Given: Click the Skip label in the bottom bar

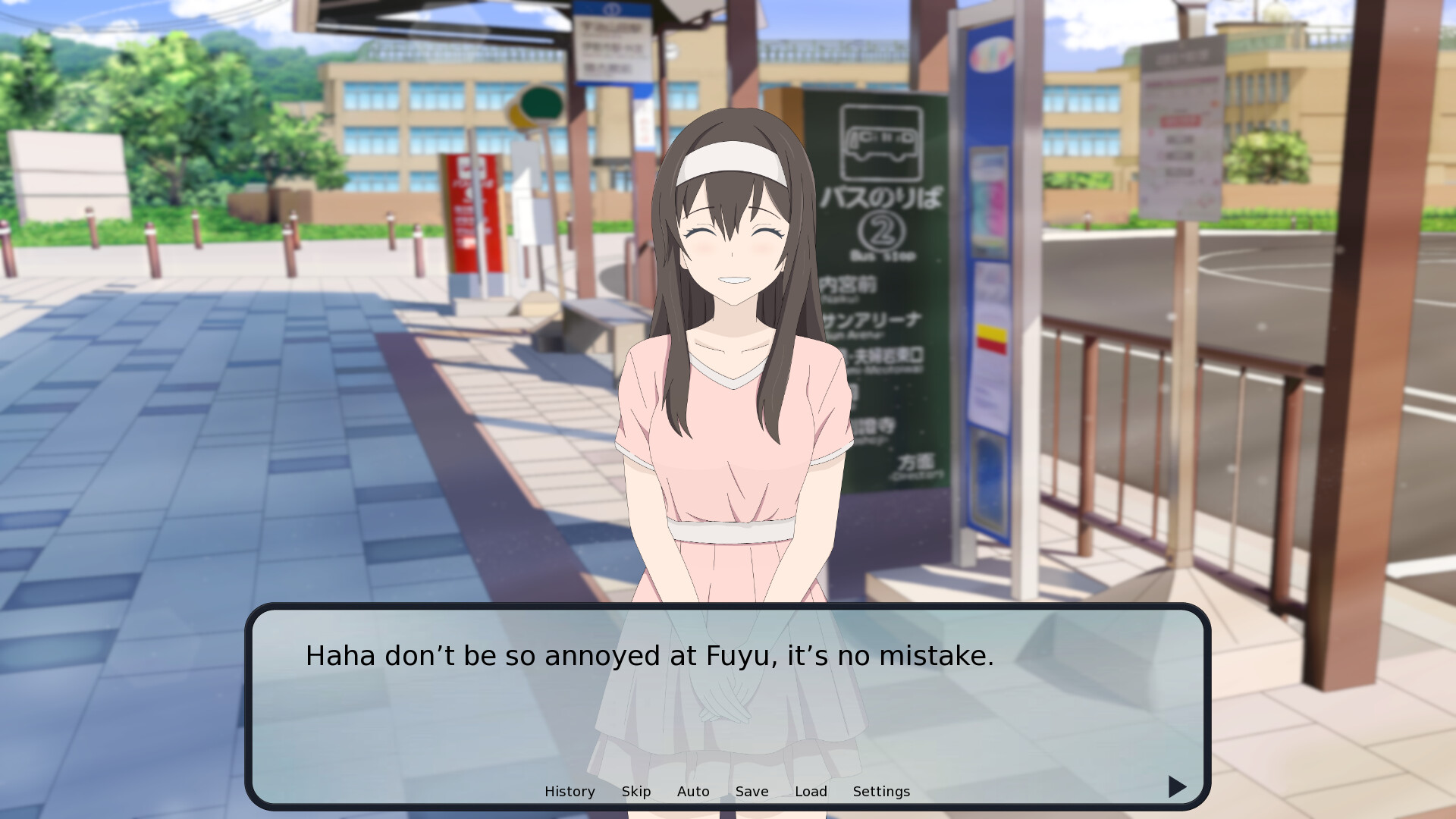Looking at the screenshot, I should coord(636,792).
